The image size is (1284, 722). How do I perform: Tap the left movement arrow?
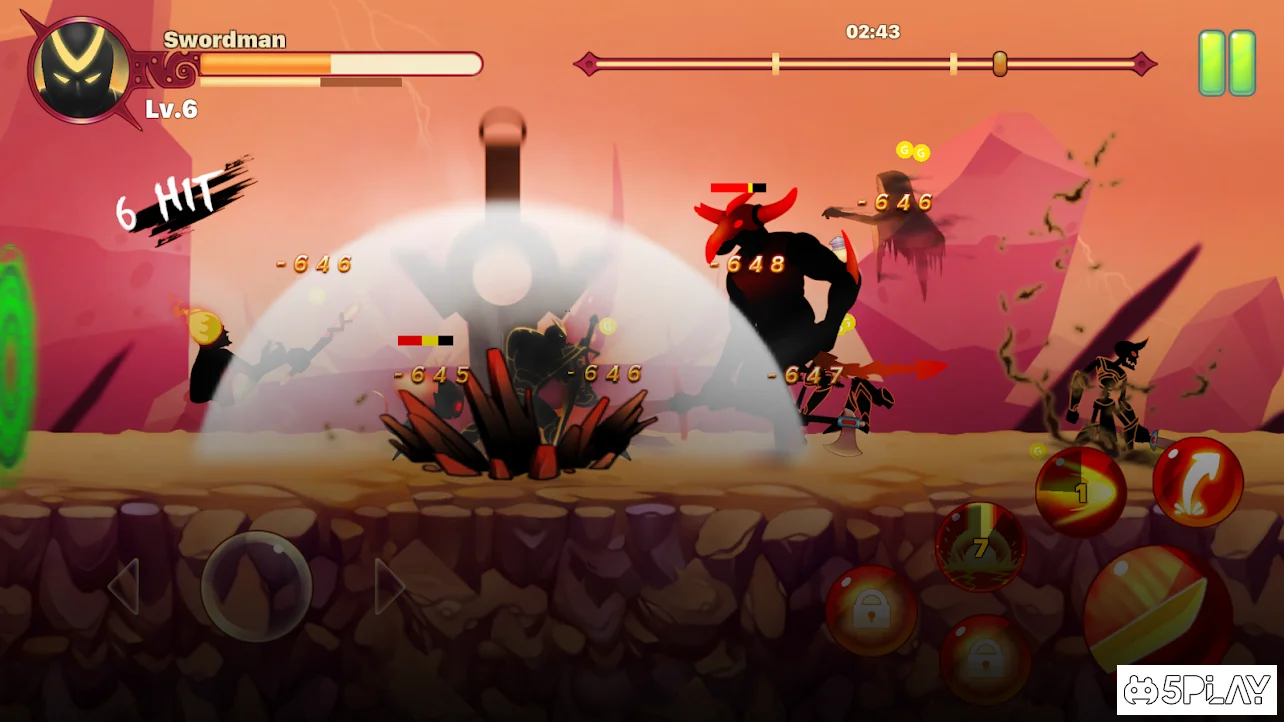(124, 587)
